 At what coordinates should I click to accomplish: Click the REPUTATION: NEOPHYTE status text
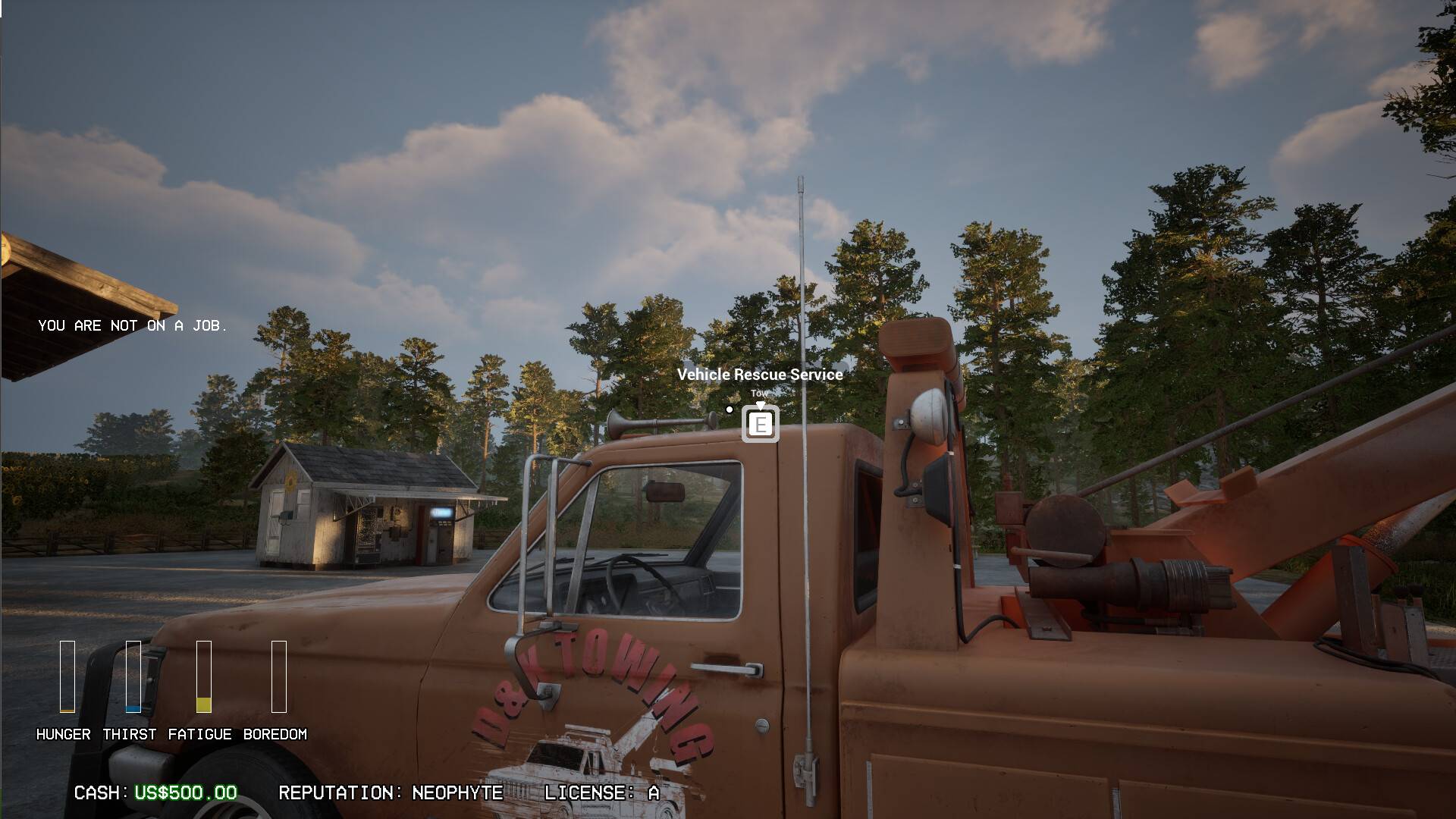(391, 793)
